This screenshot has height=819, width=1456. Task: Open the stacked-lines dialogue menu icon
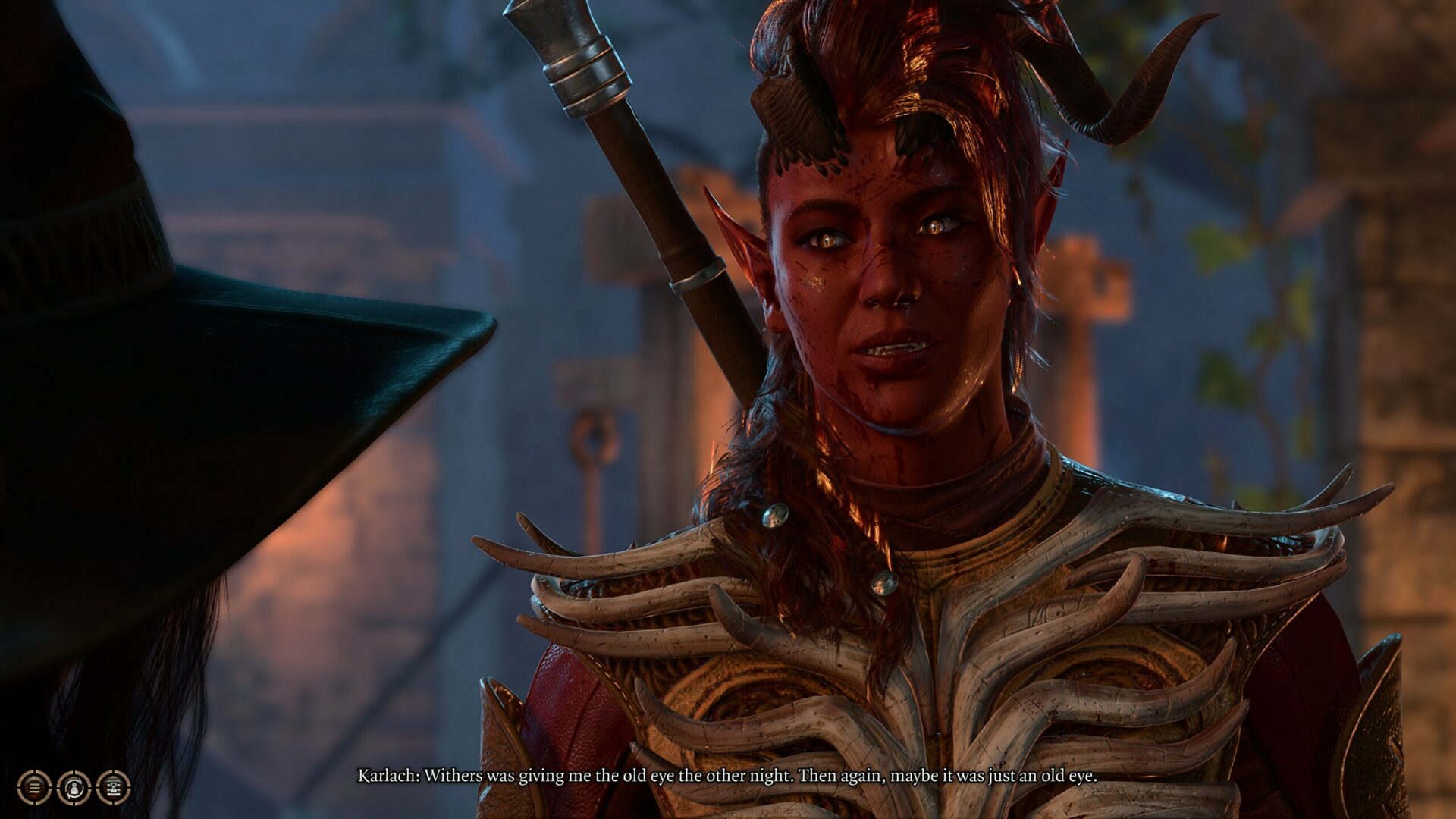click(x=34, y=788)
